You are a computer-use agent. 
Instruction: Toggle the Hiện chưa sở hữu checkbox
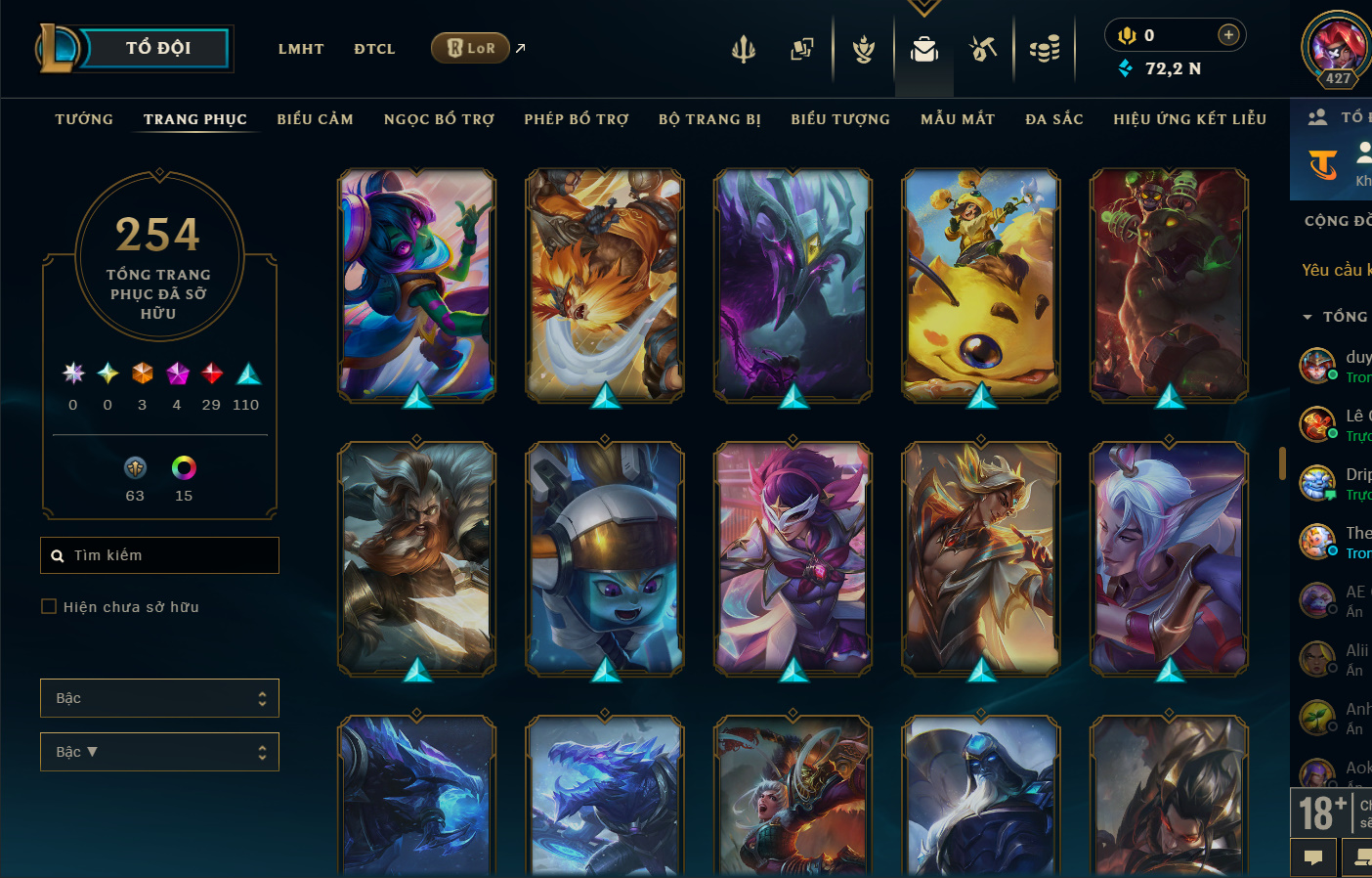pyautogui.click(x=49, y=607)
